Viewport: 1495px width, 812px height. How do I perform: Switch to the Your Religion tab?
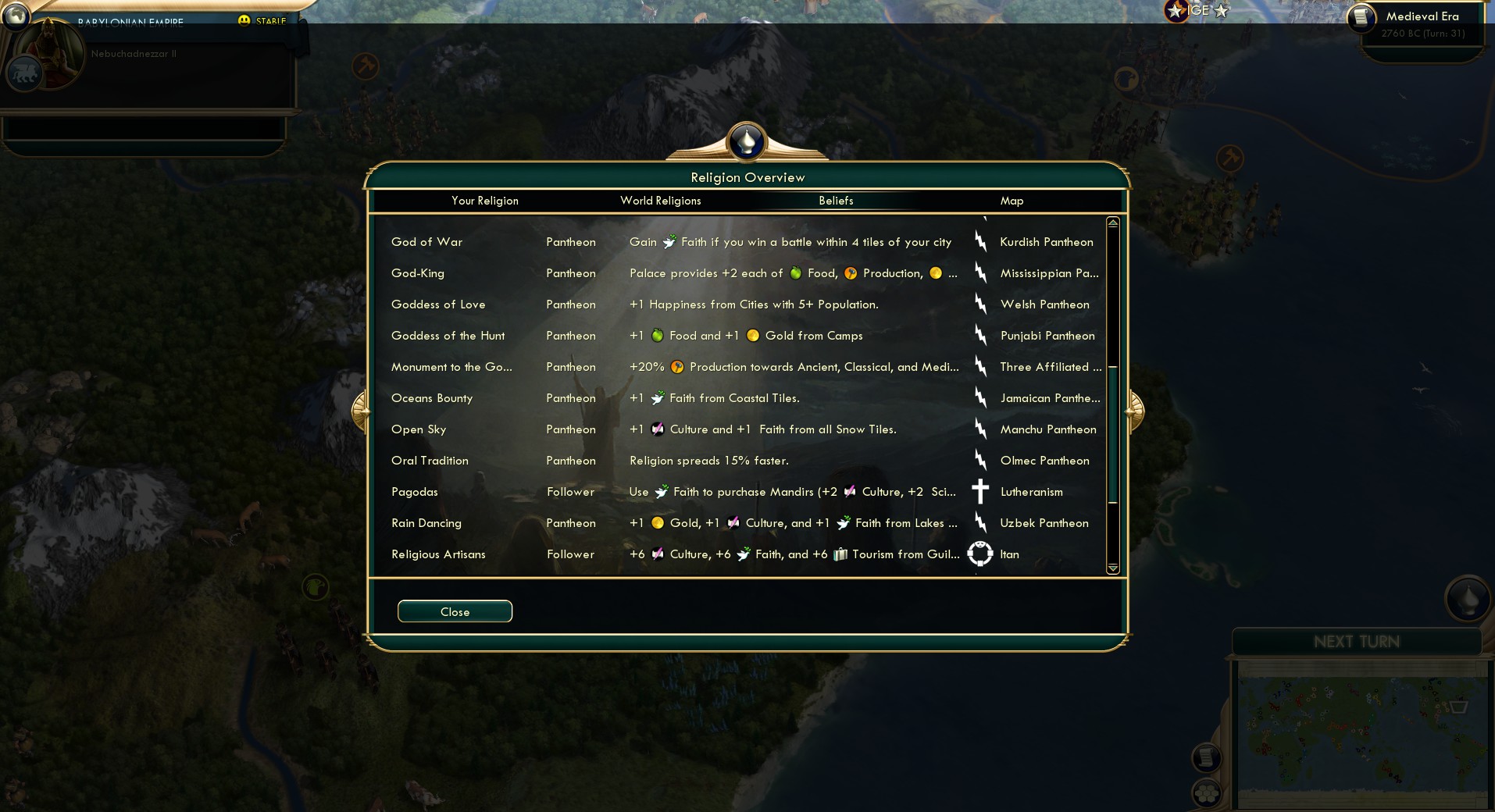point(485,201)
